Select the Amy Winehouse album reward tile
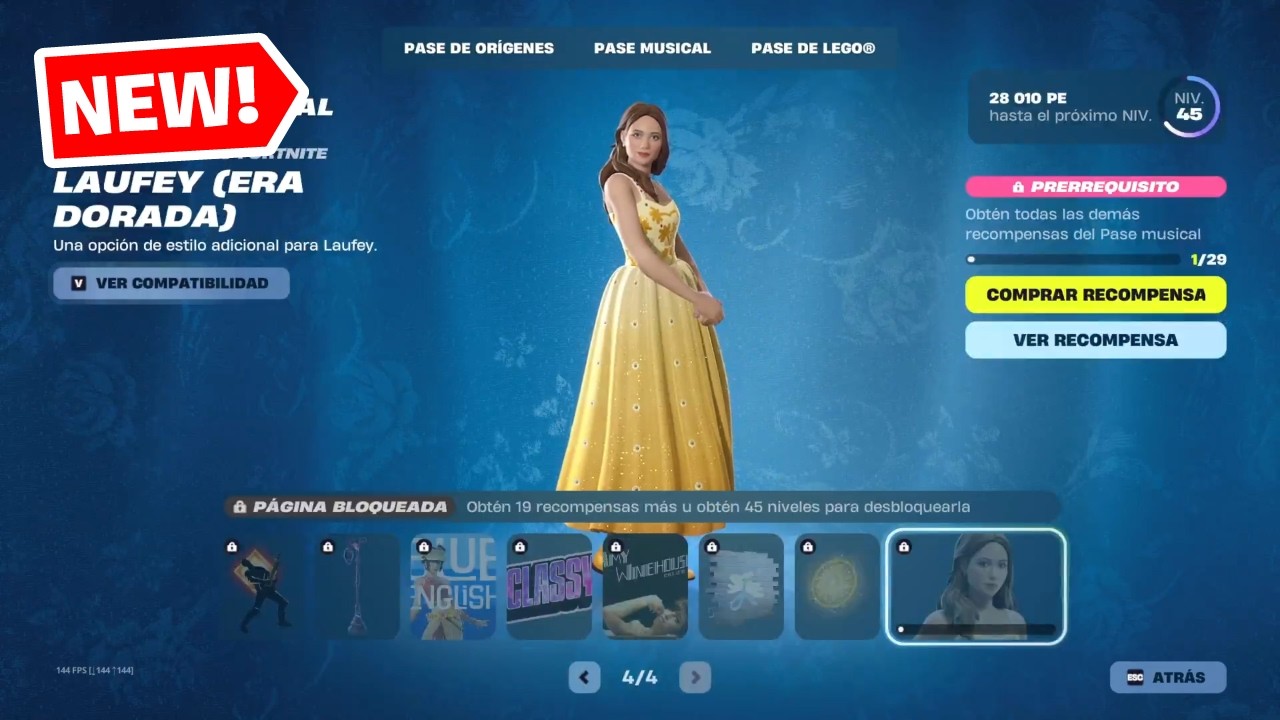This screenshot has height=720, width=1280. pyautogui.click(x=645, y=587)
